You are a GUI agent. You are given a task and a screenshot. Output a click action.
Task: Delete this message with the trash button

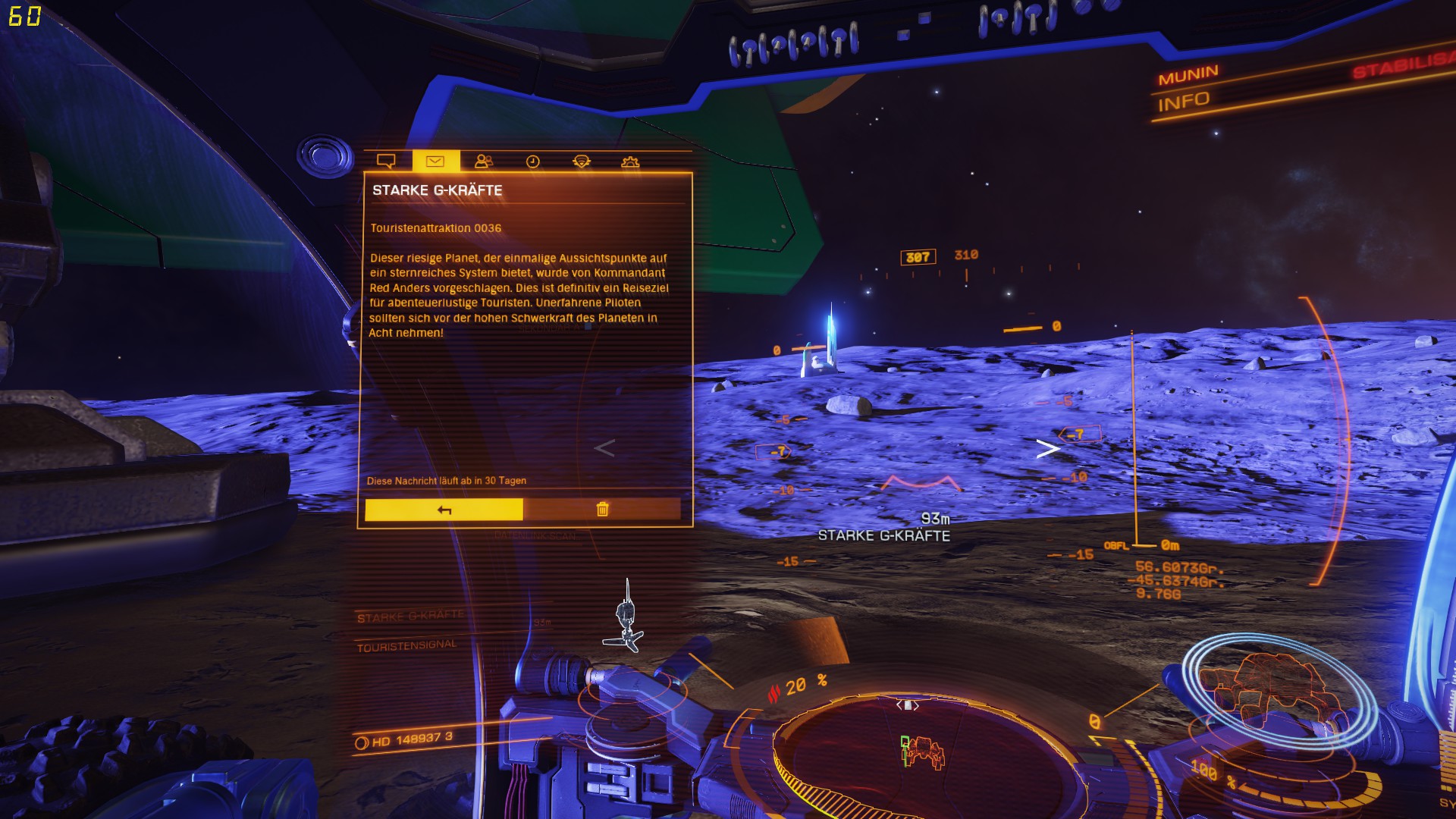(x=602, y=509)
